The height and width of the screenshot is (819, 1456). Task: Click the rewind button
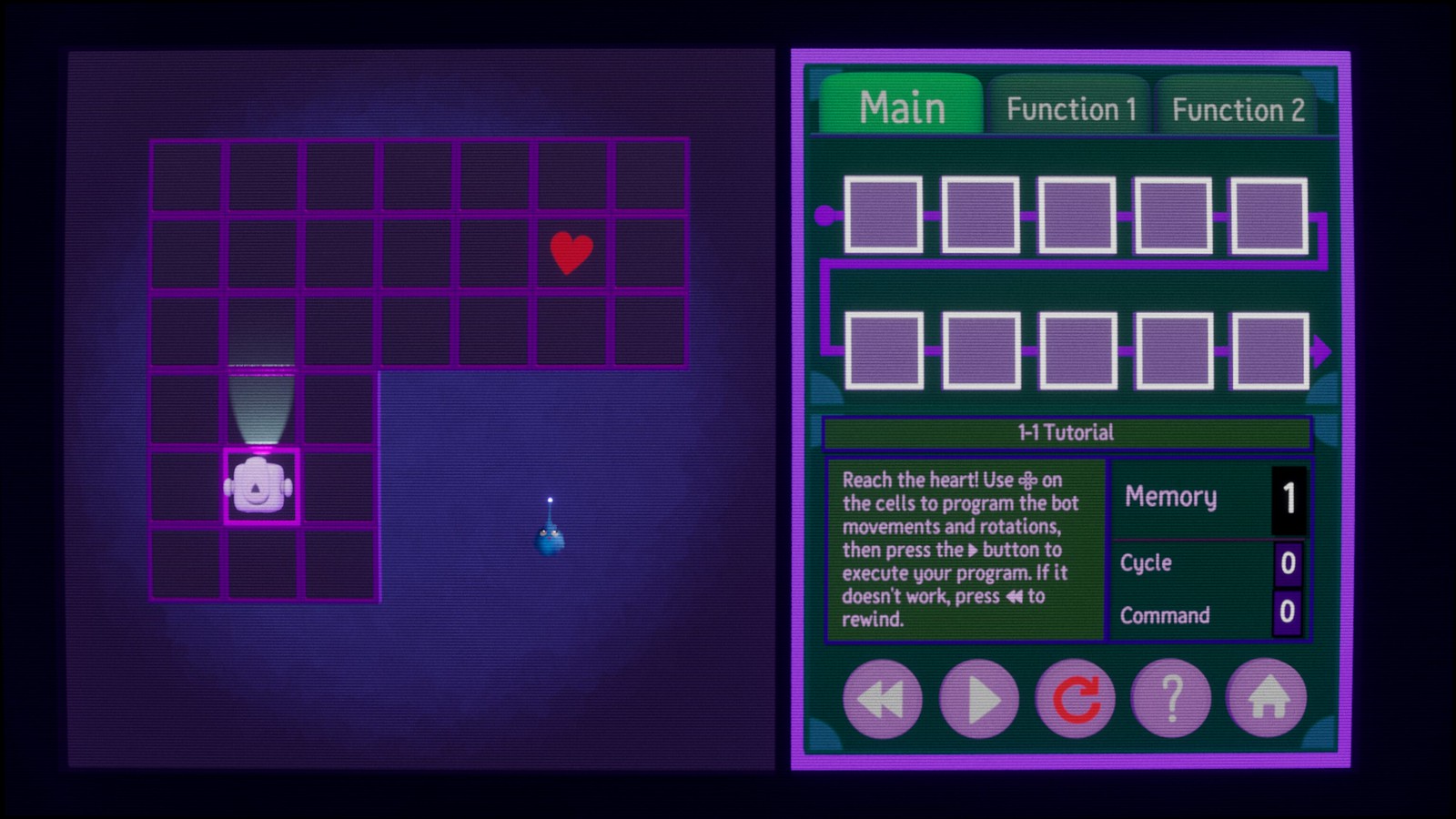click(x=882, y=699)
